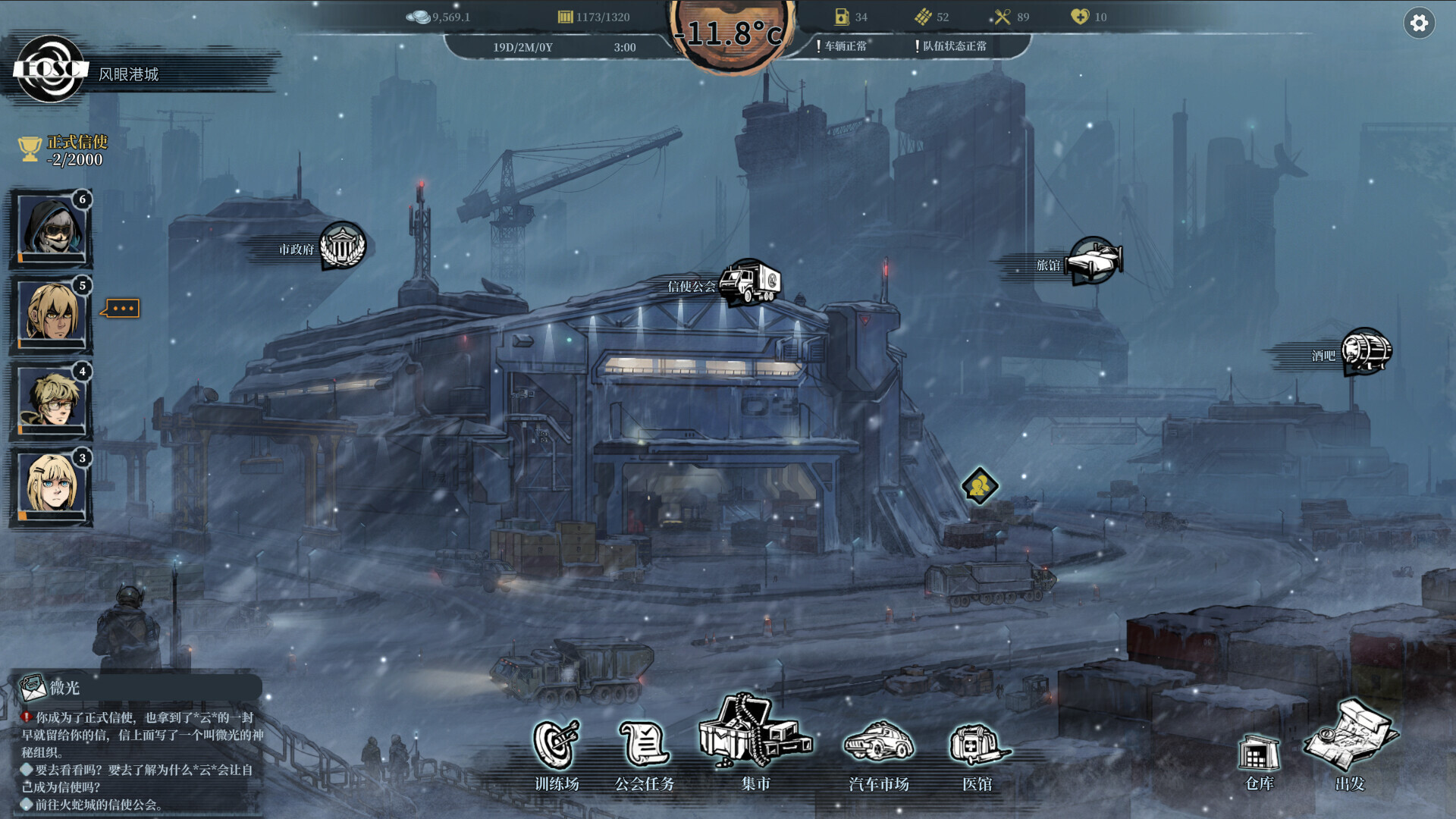Viewport: 1456px width, 819px height.
Task: Open the 信使公会 courier guild truck icon
Action: 749,283
